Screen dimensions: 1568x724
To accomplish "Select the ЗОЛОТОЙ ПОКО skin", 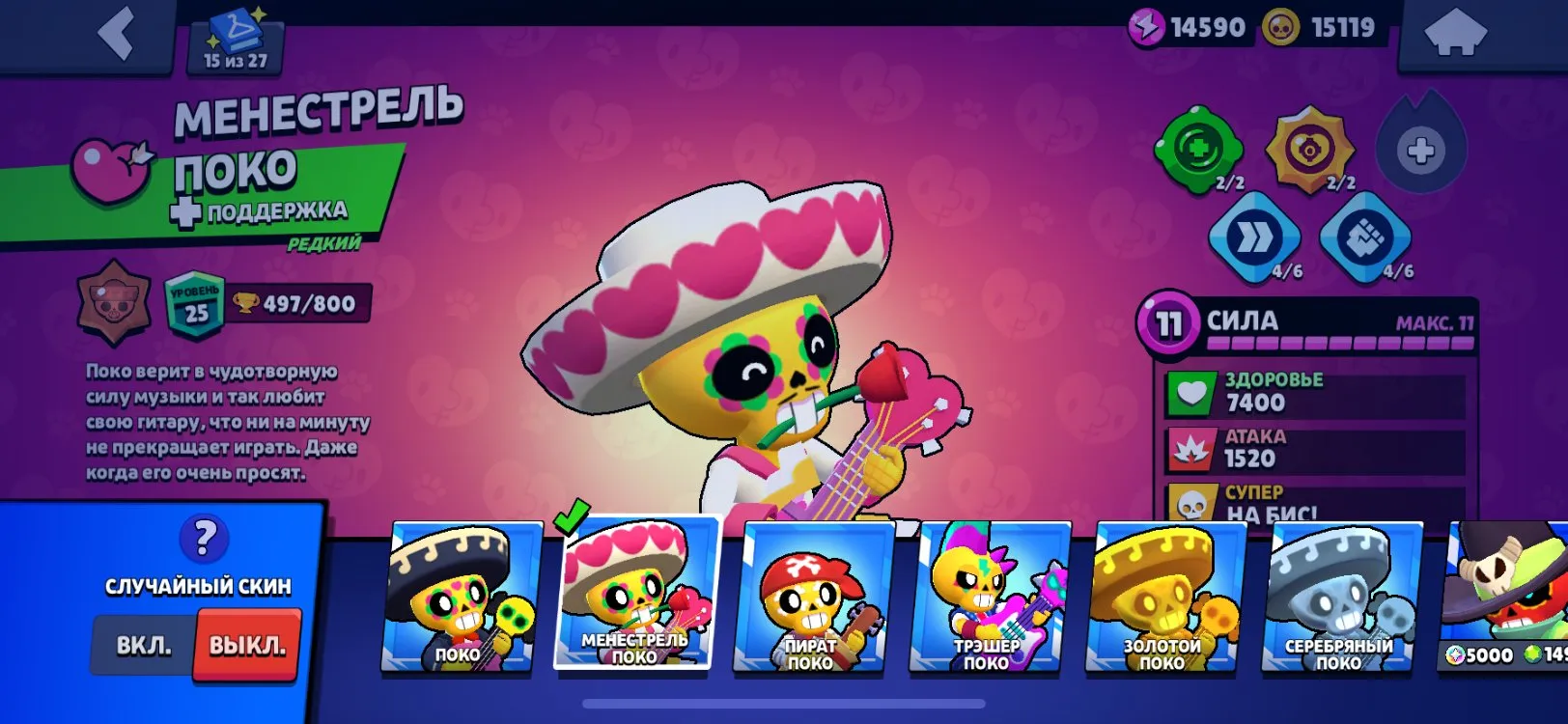I will point(1167,599).
